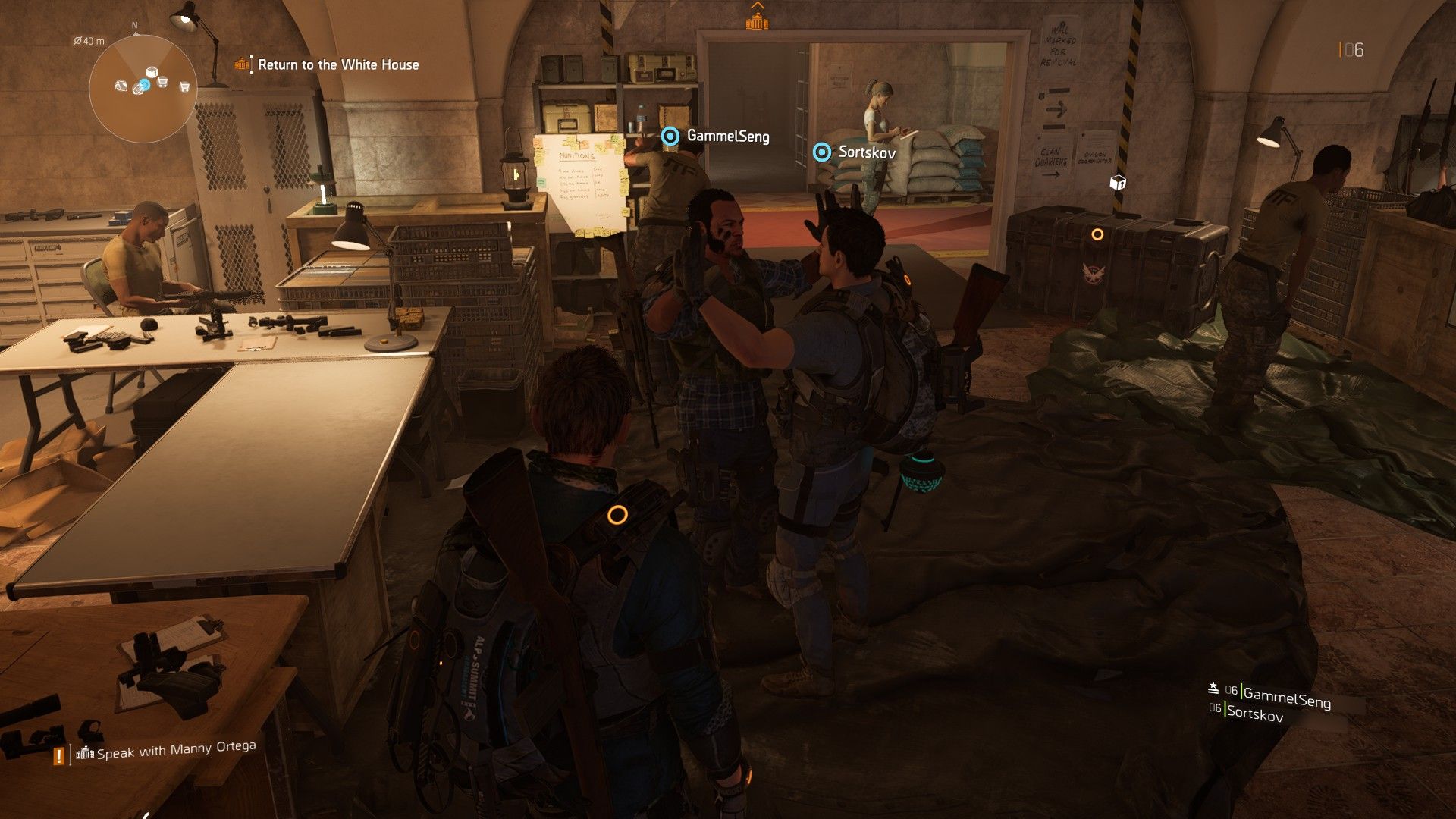The height and width of the screenshot is (819, 1456).
Task: Click the Speak with Manny Ortega objective
Action: pos(176,749)
